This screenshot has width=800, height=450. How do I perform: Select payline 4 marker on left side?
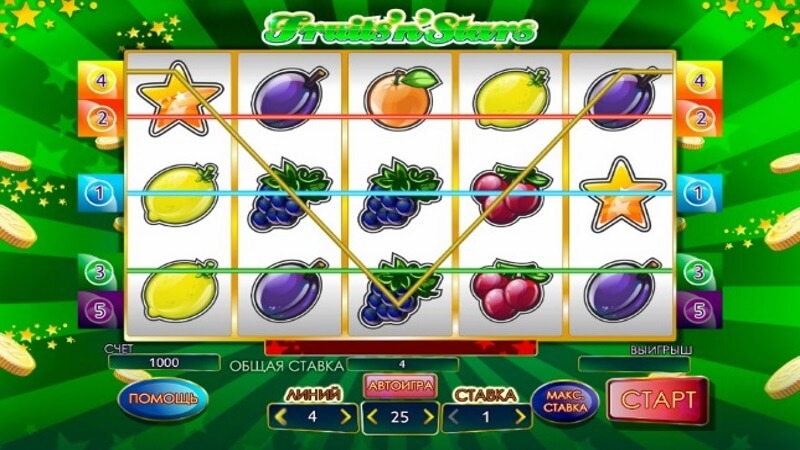(x=99, y=78)
